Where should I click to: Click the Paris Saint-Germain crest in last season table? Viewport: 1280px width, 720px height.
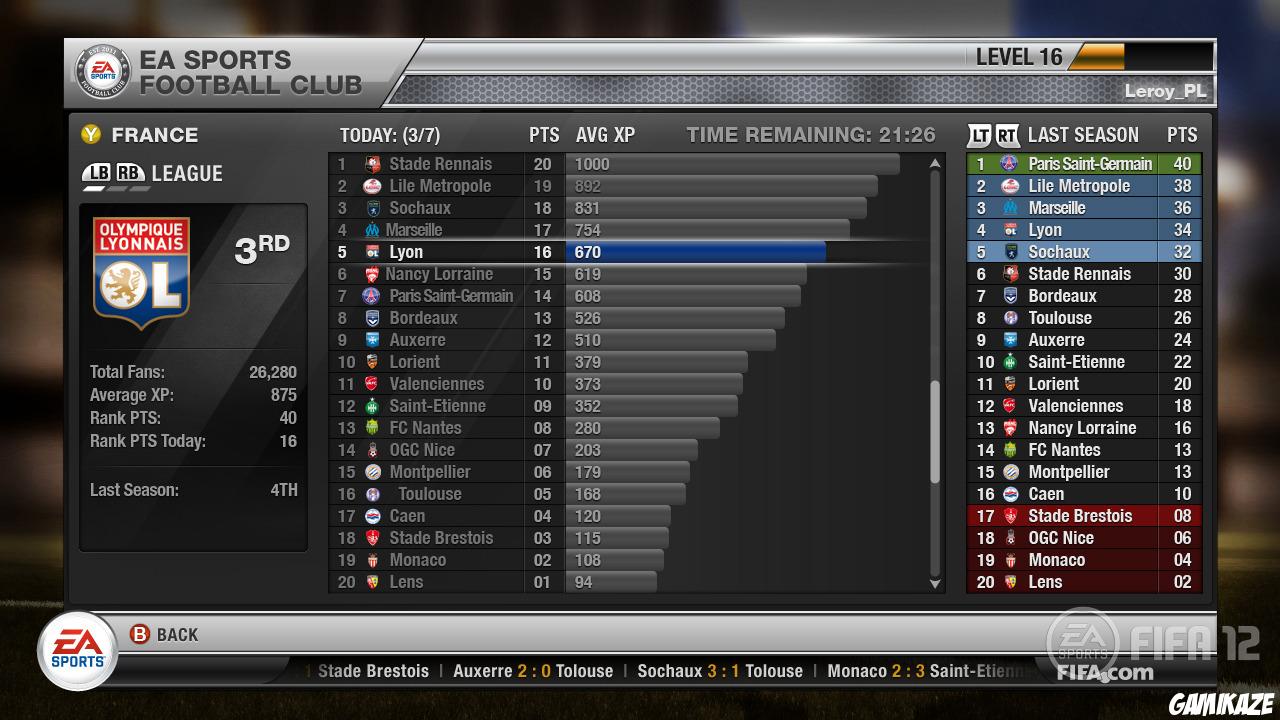(x=1010, y=163)
